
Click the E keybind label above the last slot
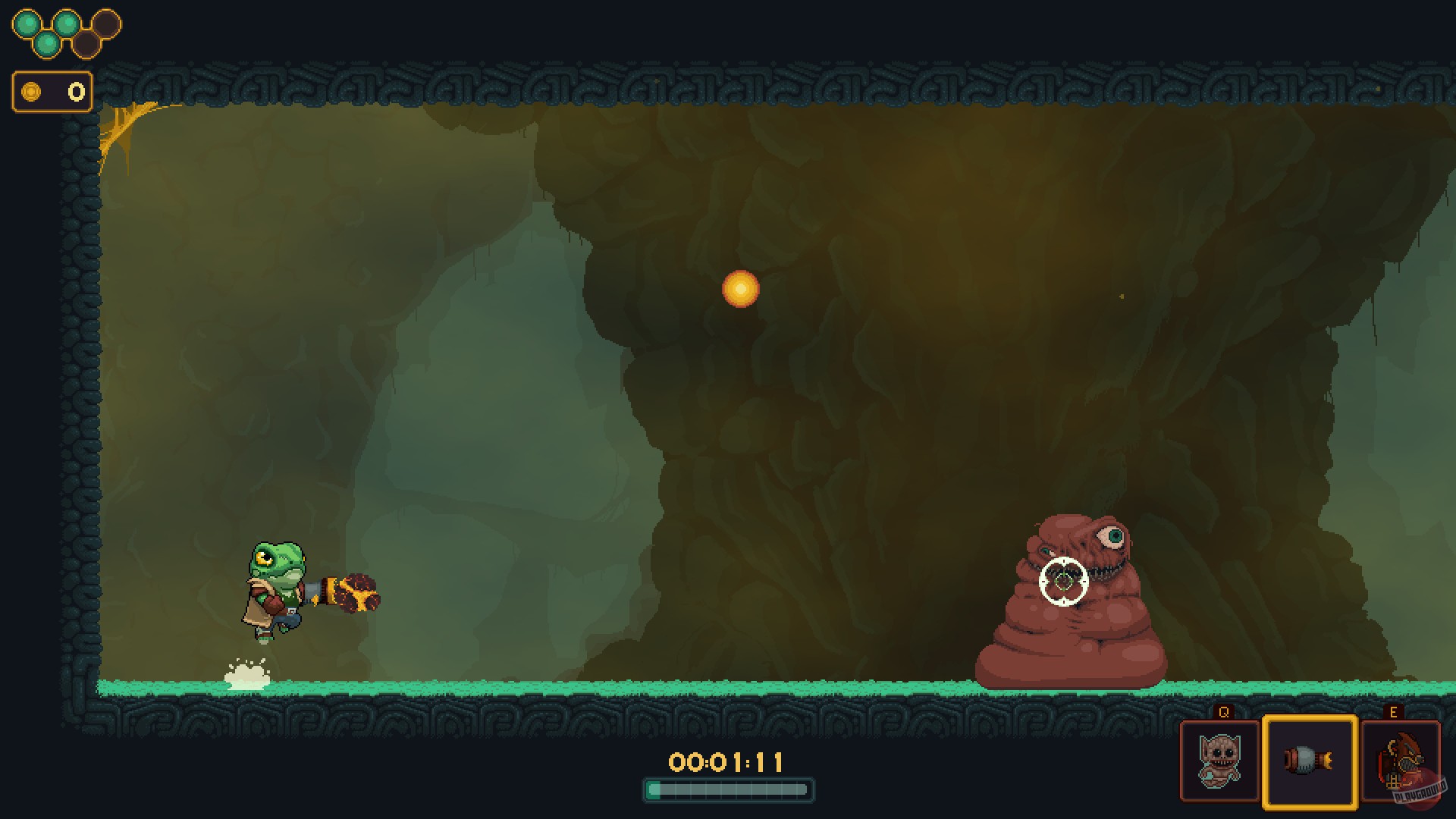1394,711
